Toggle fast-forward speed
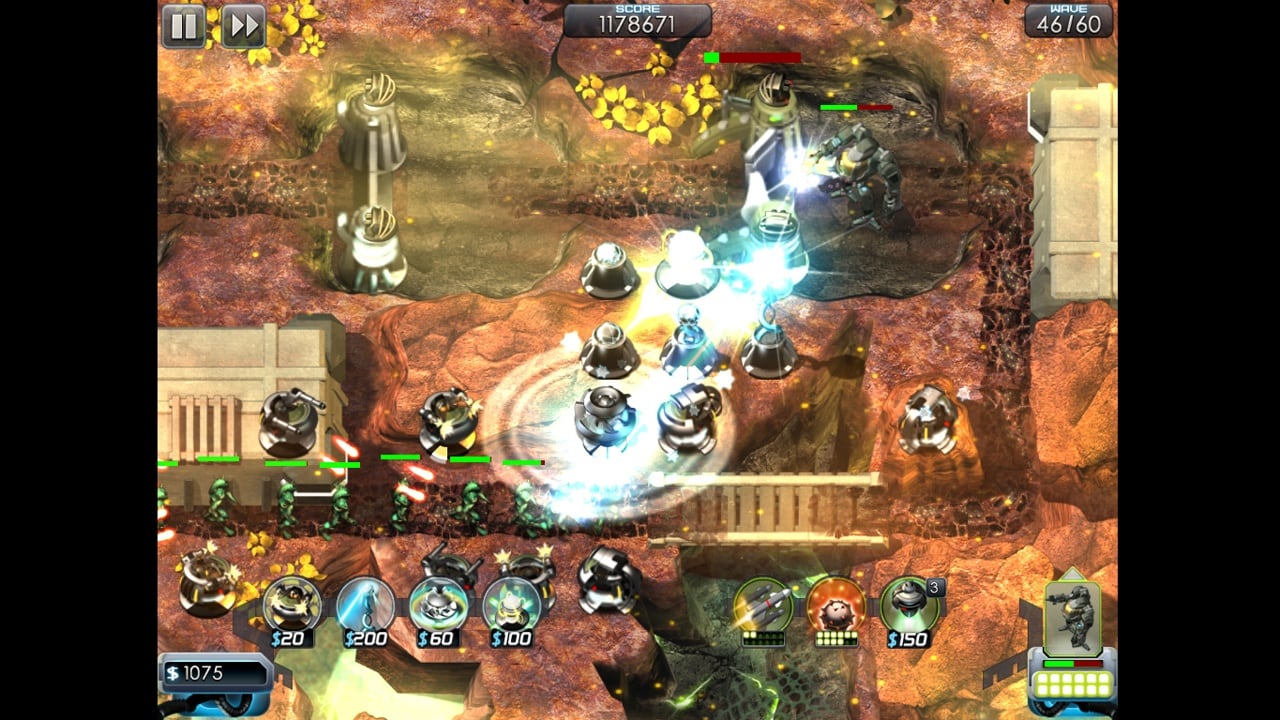1280x720 pixels. click(243, 26)
